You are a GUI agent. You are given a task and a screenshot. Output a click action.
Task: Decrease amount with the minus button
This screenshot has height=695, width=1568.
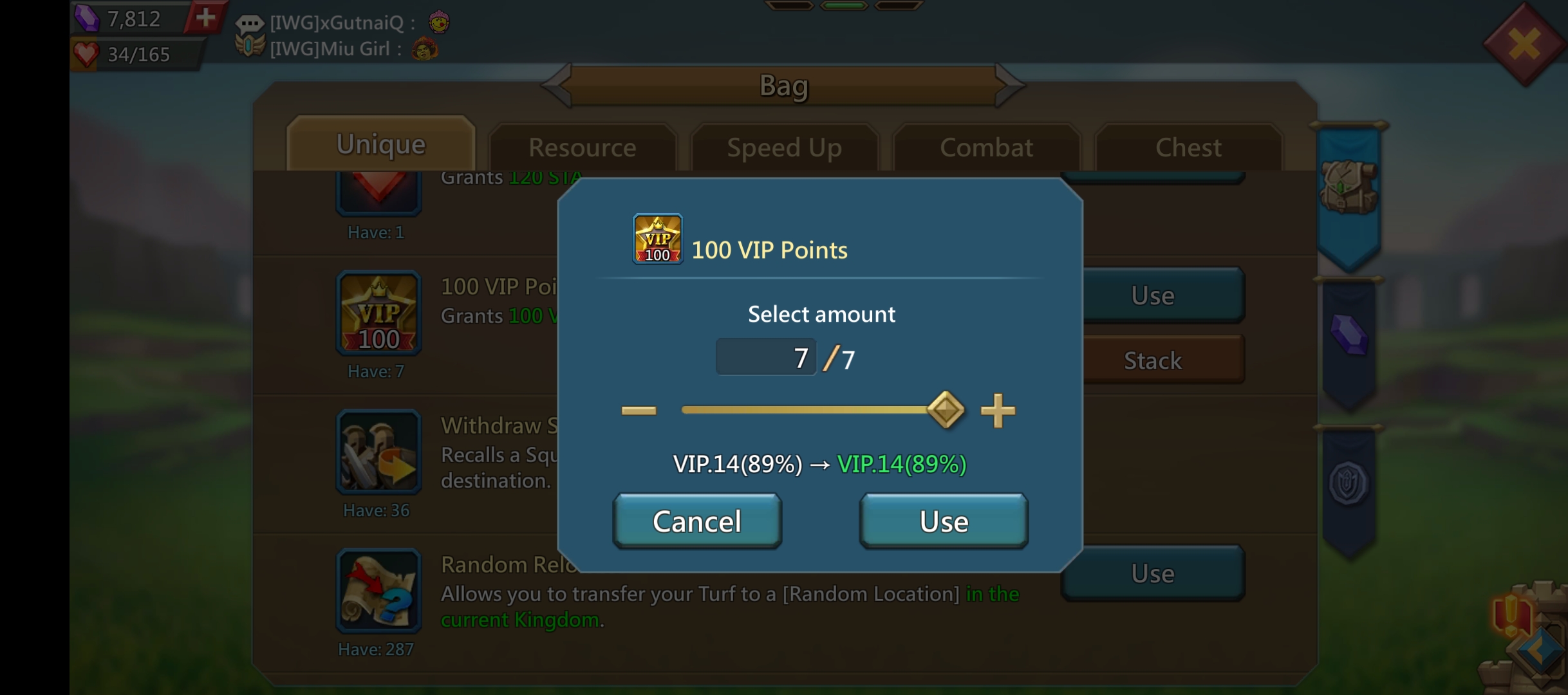[x=639, y=411]
